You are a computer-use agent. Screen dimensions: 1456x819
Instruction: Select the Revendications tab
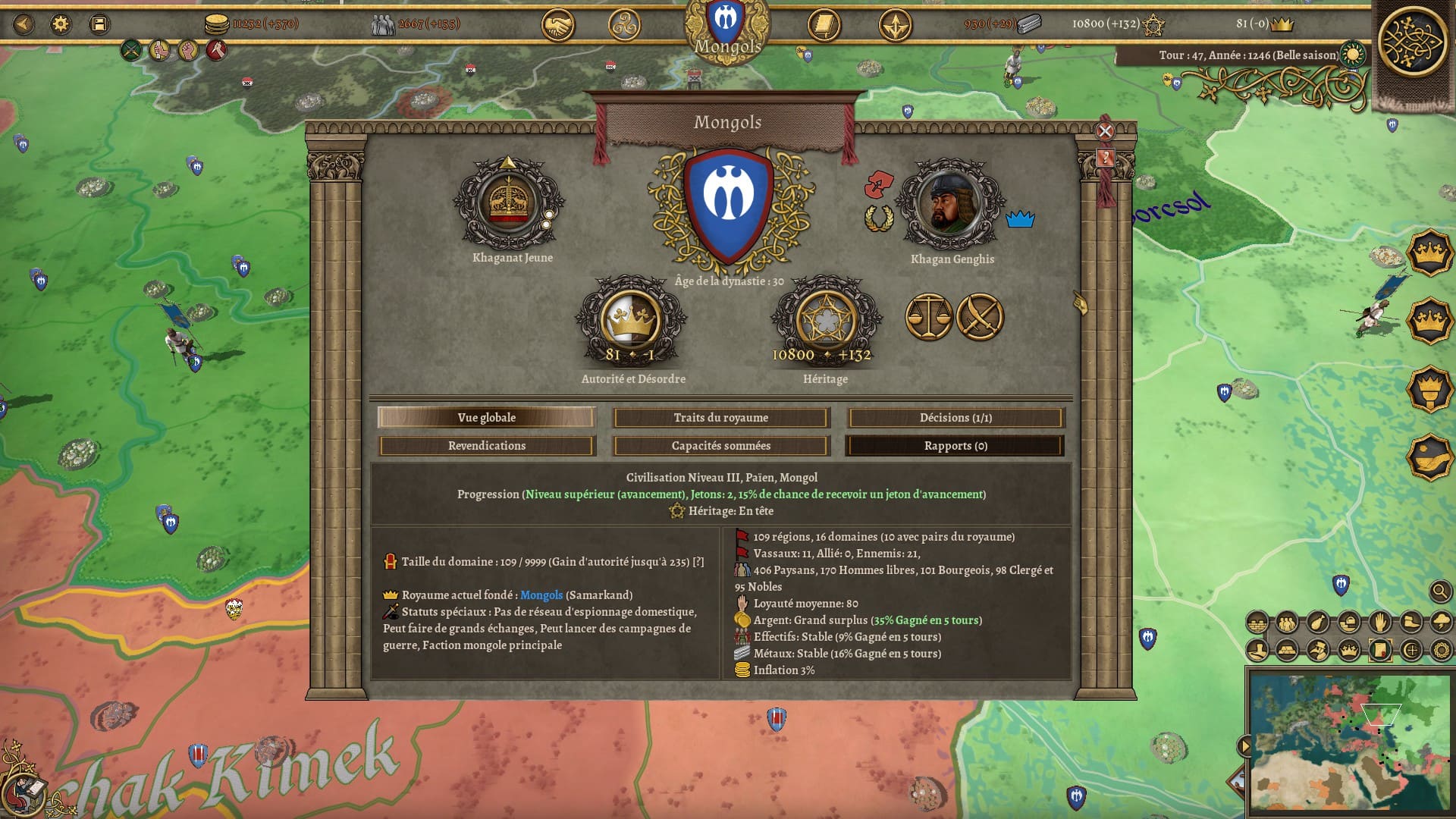[x=486, y=446]
